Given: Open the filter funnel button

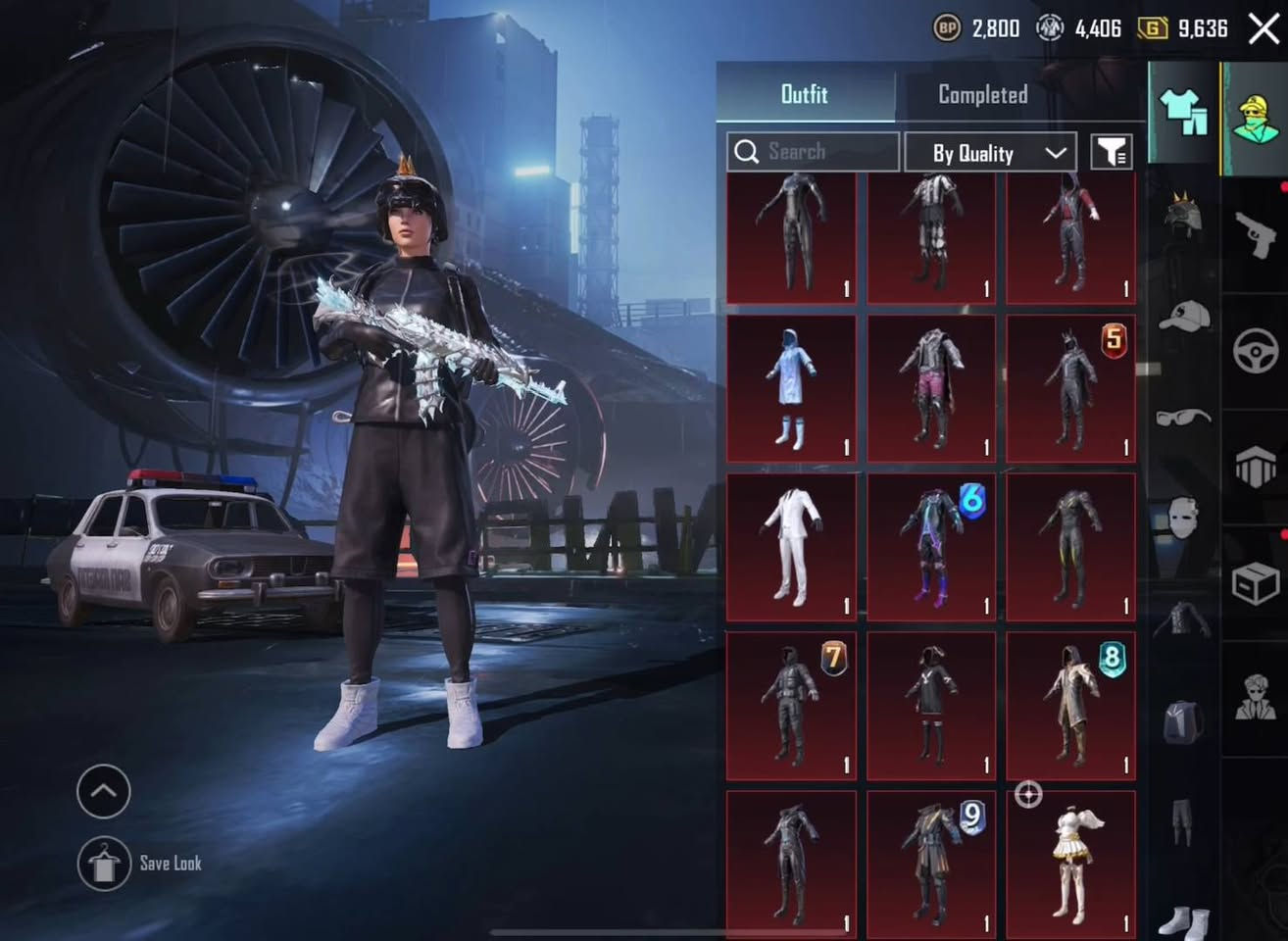Looking at the screenshot, I should click(x=1112, y=152).
